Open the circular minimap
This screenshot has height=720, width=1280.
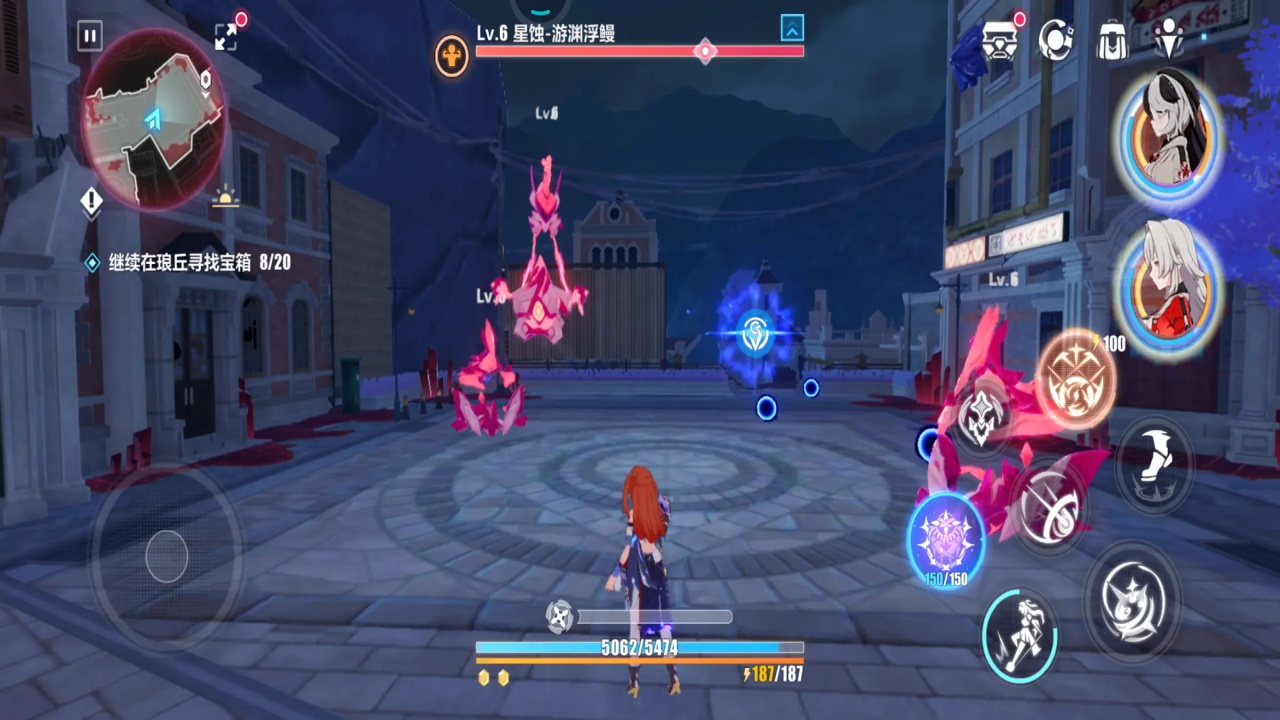[152, 118]
